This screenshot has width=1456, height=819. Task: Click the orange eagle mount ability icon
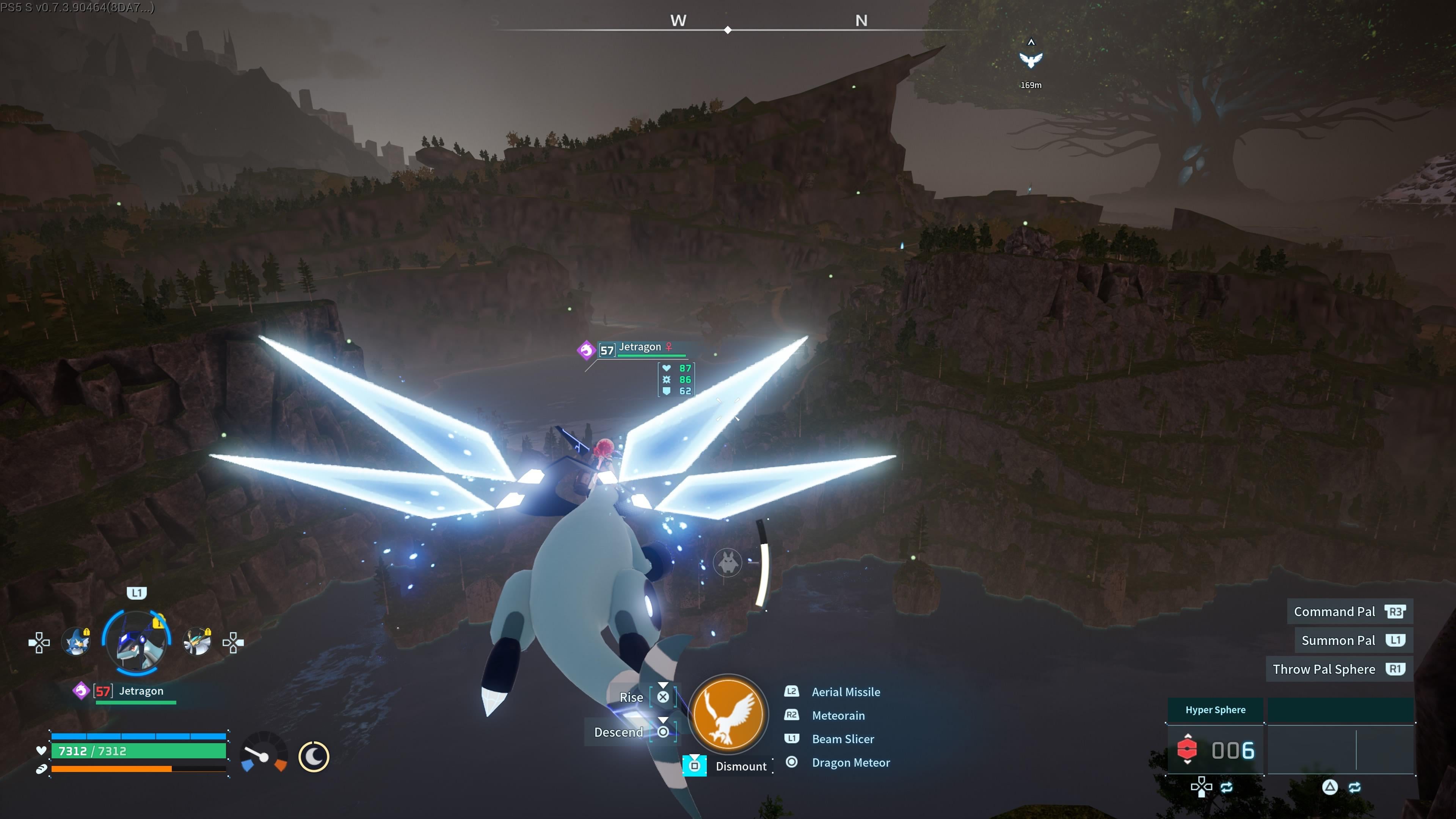728,714
